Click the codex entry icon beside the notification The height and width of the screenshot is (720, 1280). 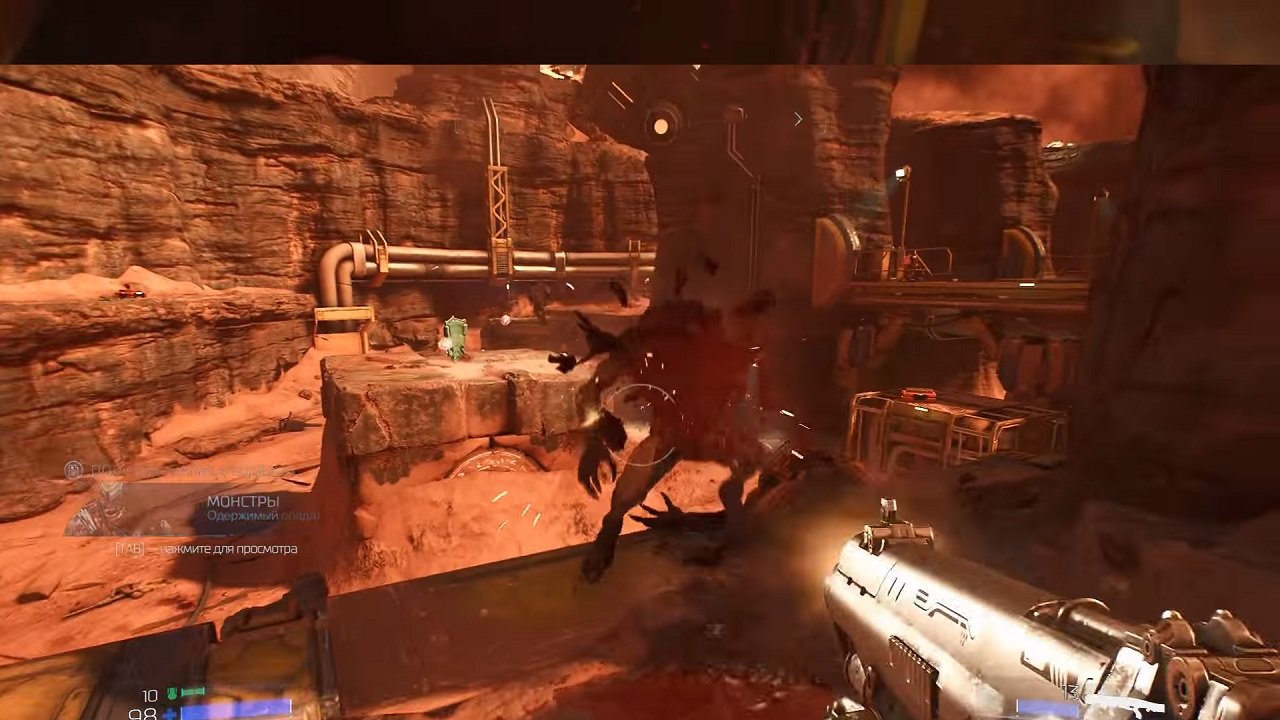tap(73, 468)
